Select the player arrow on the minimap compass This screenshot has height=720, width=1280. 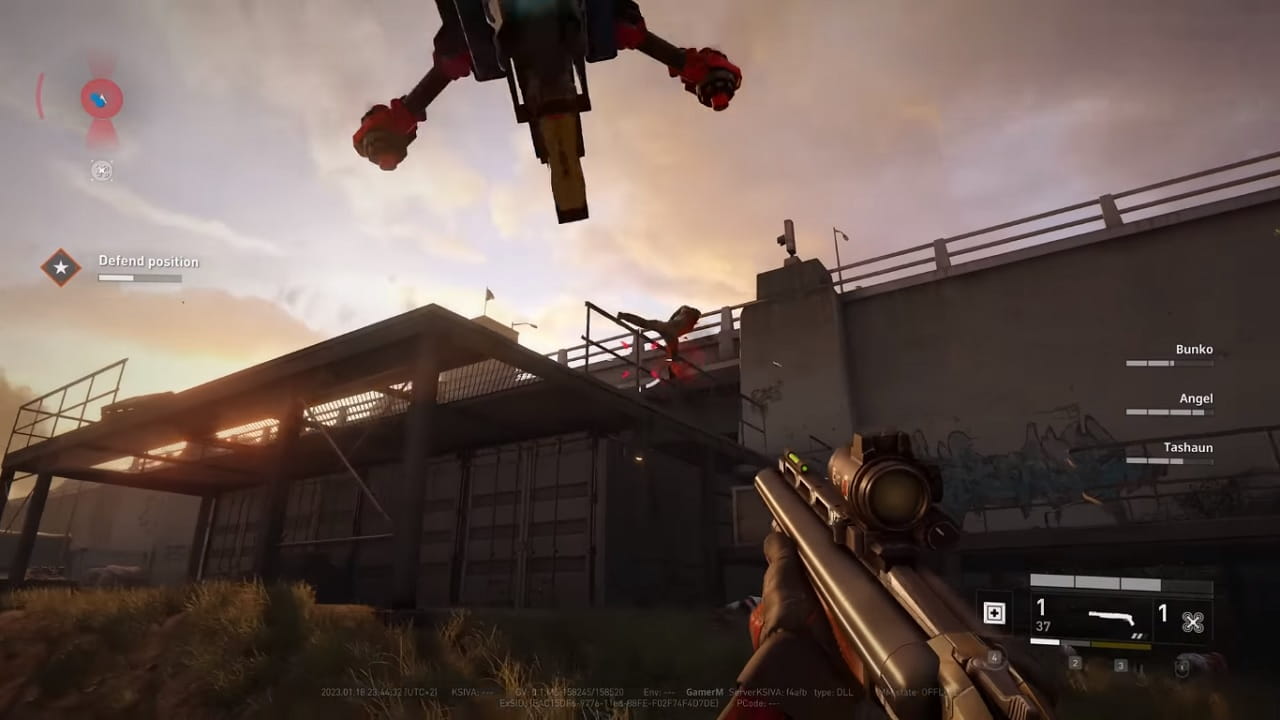point(97,98)
